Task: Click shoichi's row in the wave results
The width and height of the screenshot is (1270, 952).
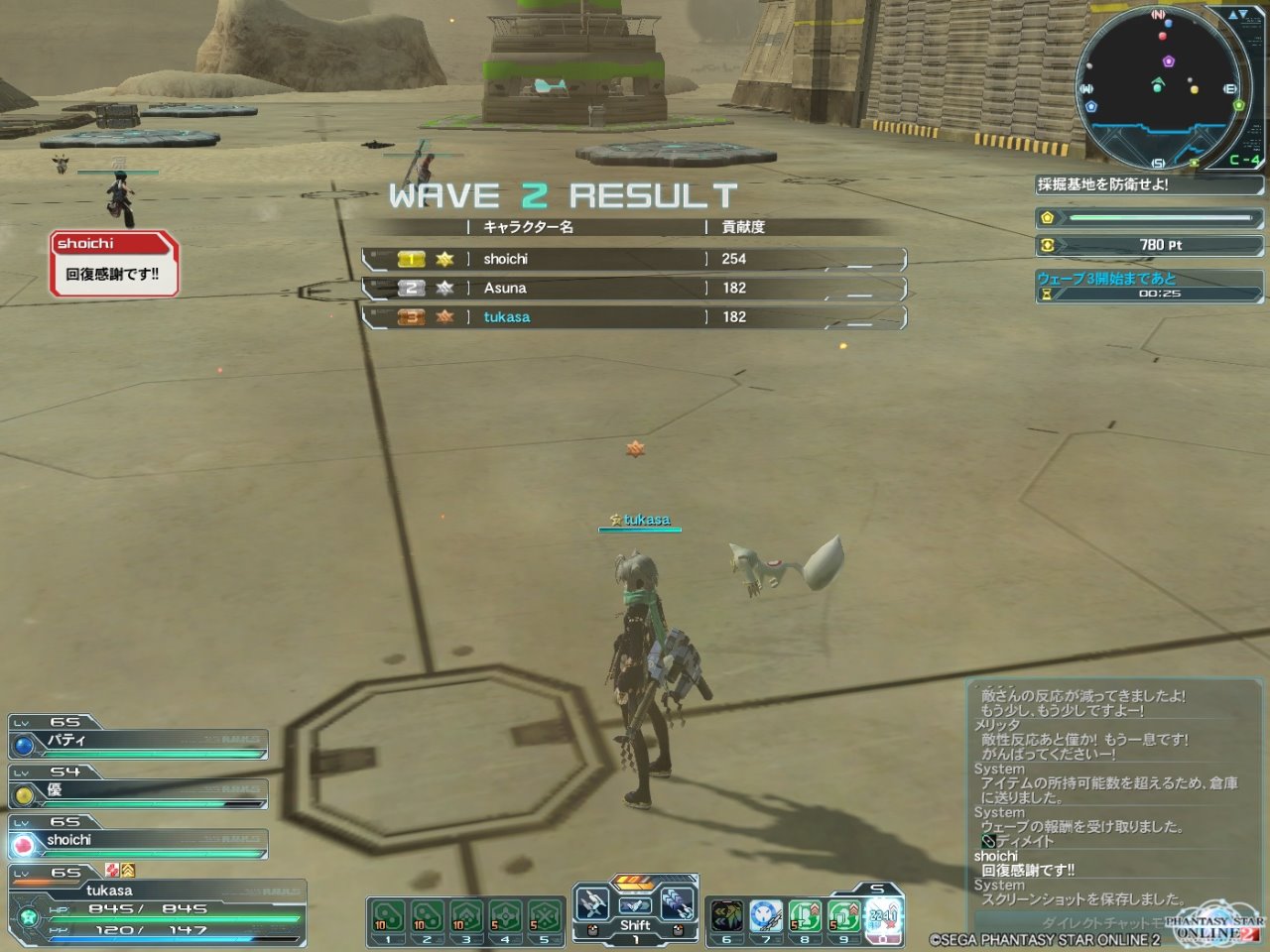Action: (635, 259)
